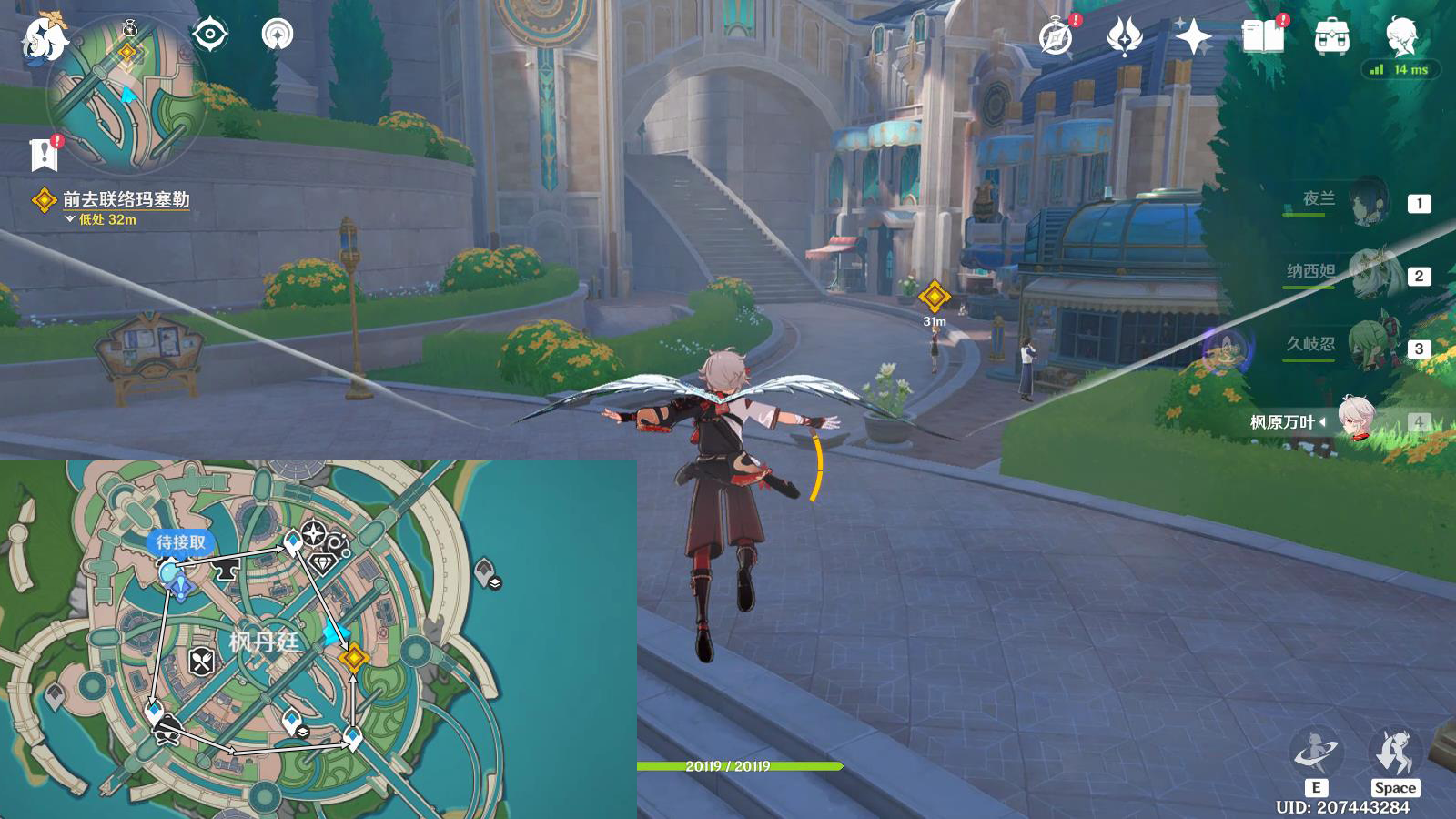The width and height of the screenshot is (1456, 819).
Task: Open the Wish star icon
Action: click(1193, 37)
